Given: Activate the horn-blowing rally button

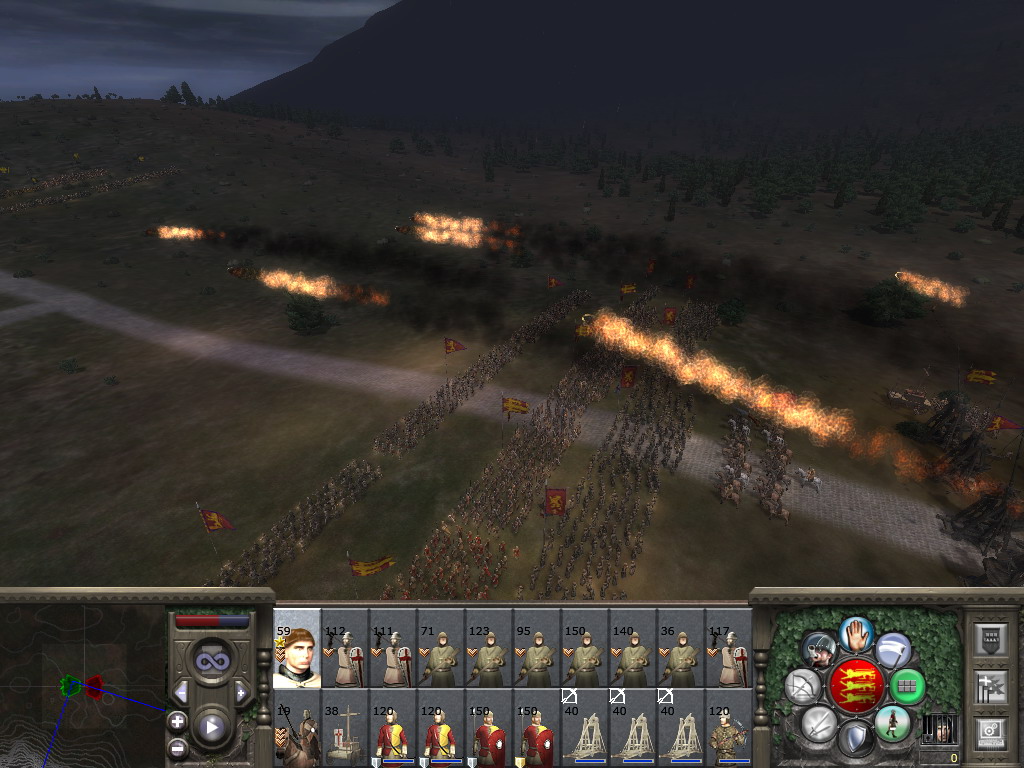Looking at the screenshot, I should pos(820,651).
